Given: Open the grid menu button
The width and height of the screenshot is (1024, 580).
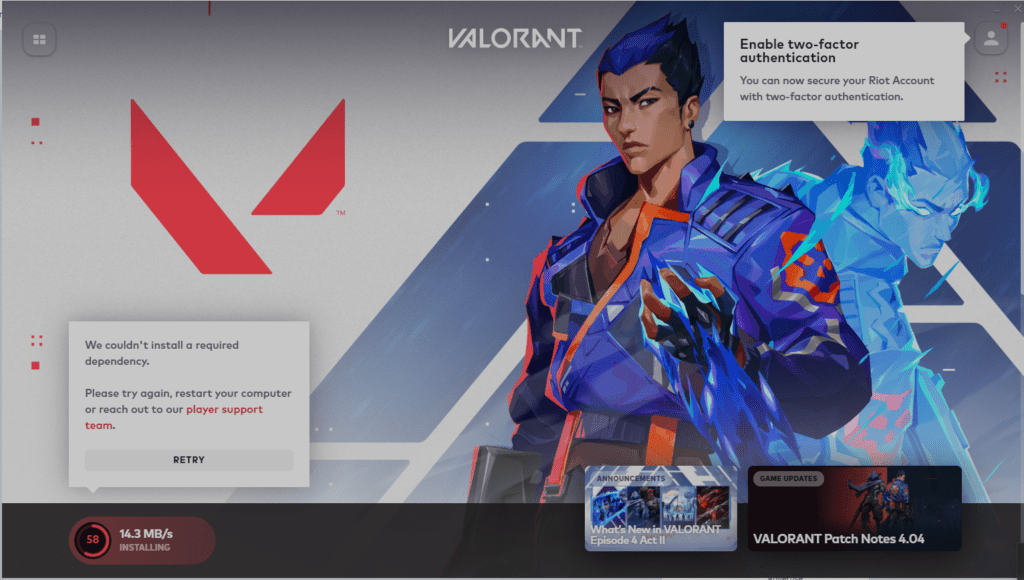Looking at the screenshot, I should click(x=39, y=40).
